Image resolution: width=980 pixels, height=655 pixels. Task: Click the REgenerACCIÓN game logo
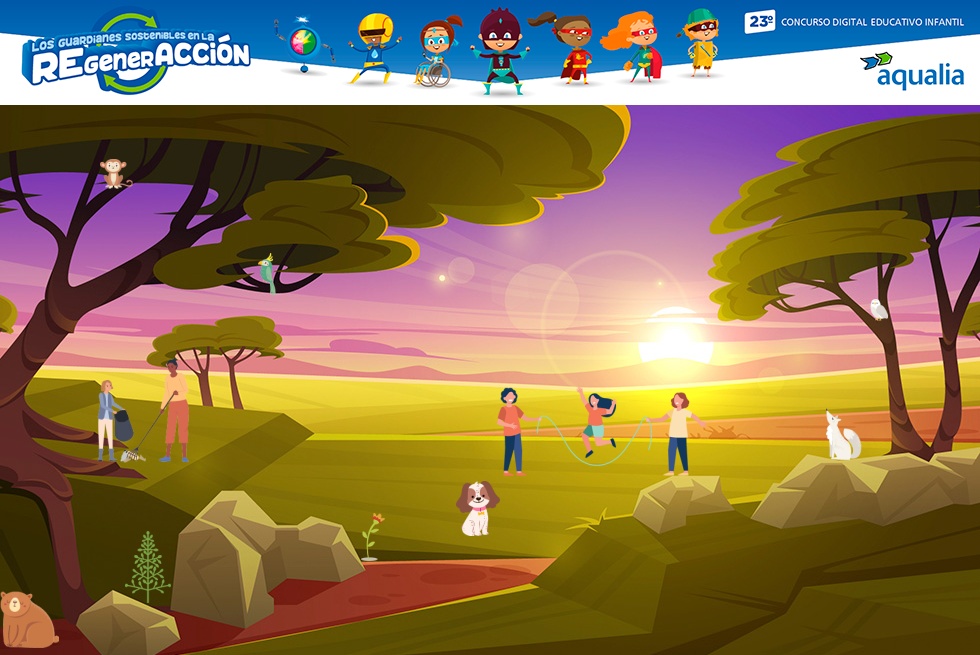[138, 54]
